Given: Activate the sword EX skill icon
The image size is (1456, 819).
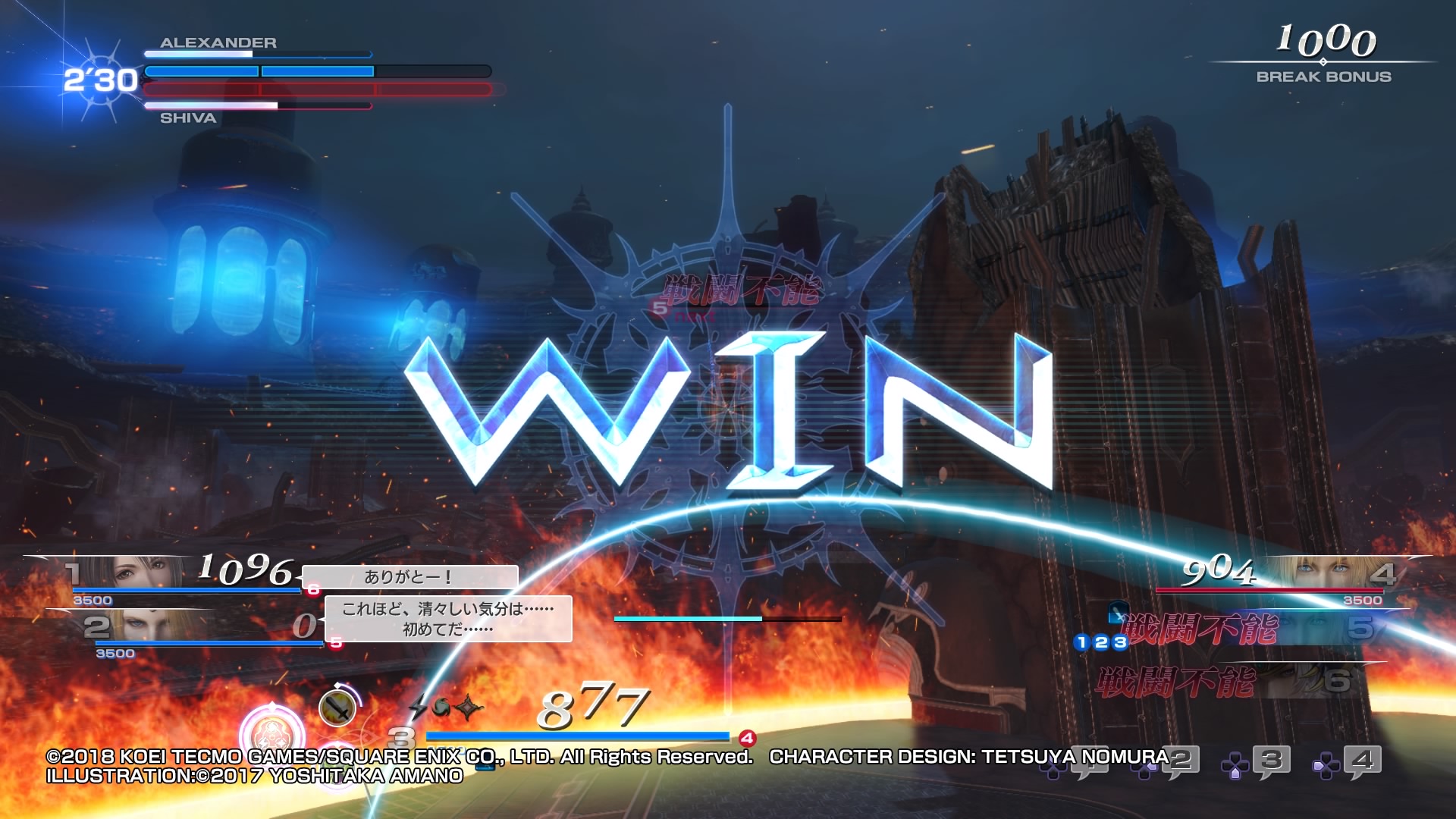Looking at the screenshot, I should coord(337,708).
